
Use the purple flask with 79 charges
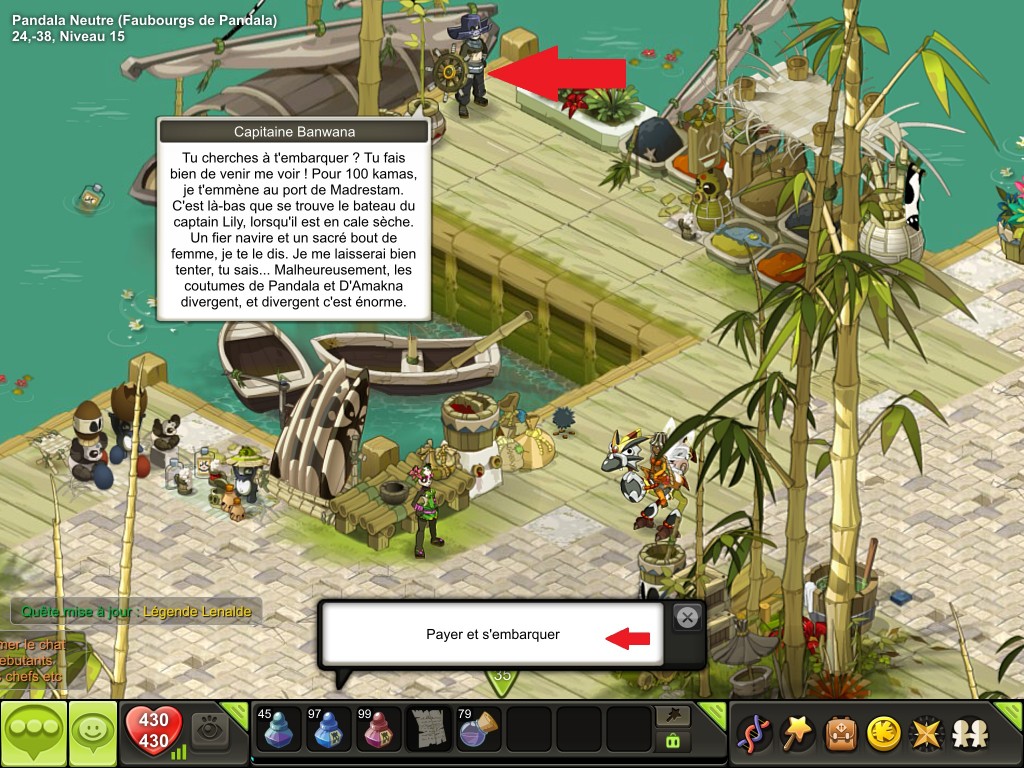tap(479, 730)
